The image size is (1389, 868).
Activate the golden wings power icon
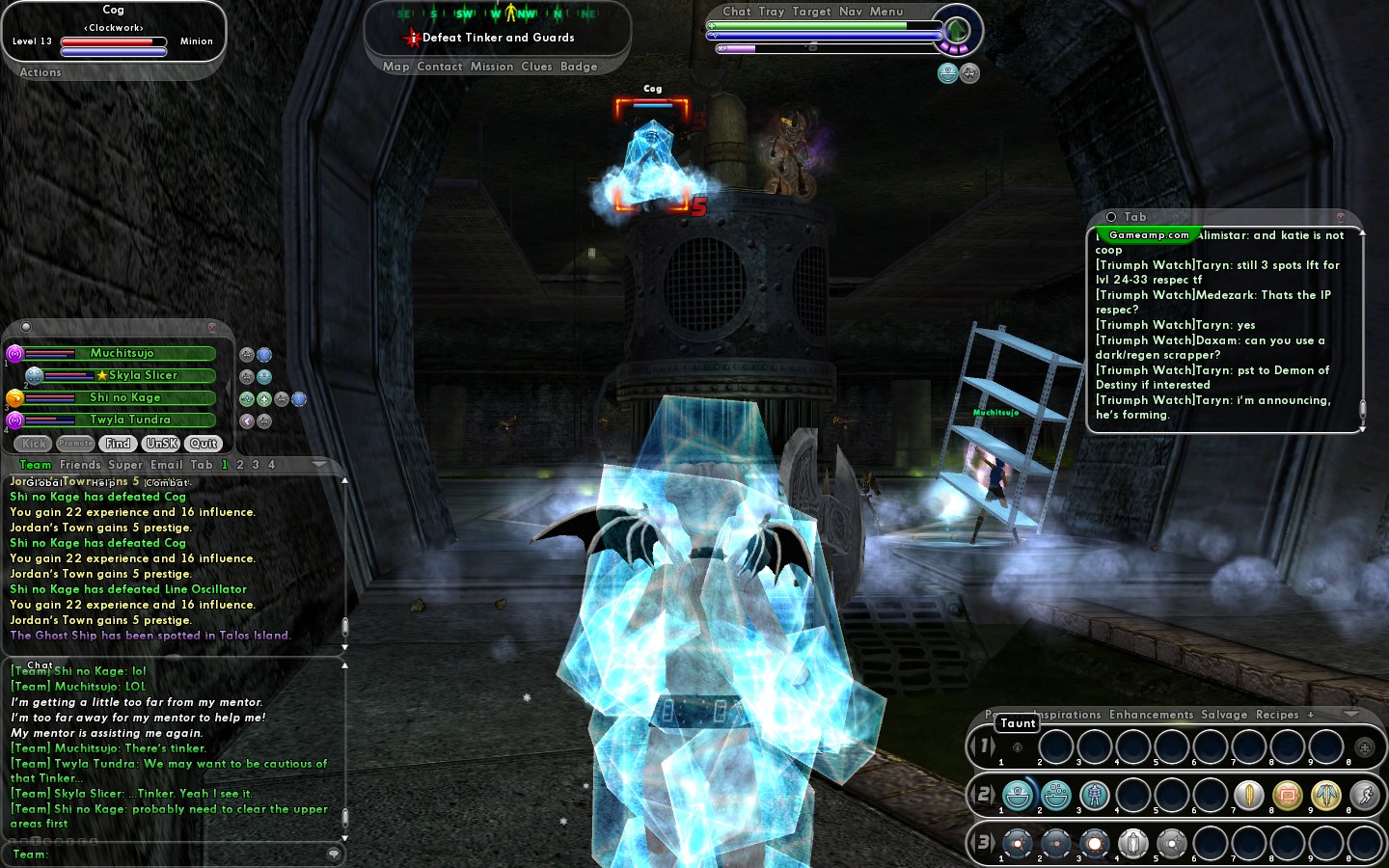(x=1325, y=795)
